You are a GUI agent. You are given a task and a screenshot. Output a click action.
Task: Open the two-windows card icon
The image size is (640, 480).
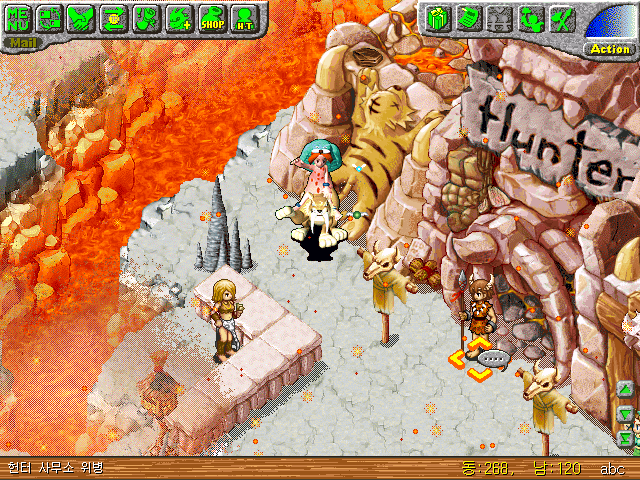pos(50,18)
